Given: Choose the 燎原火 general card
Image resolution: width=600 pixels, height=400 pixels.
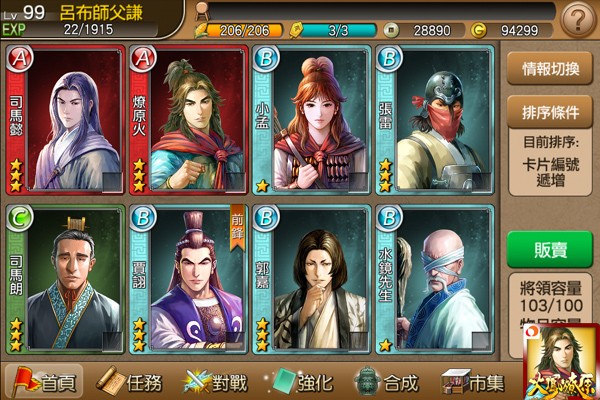Looking at the screenshot, I should 188,120.
